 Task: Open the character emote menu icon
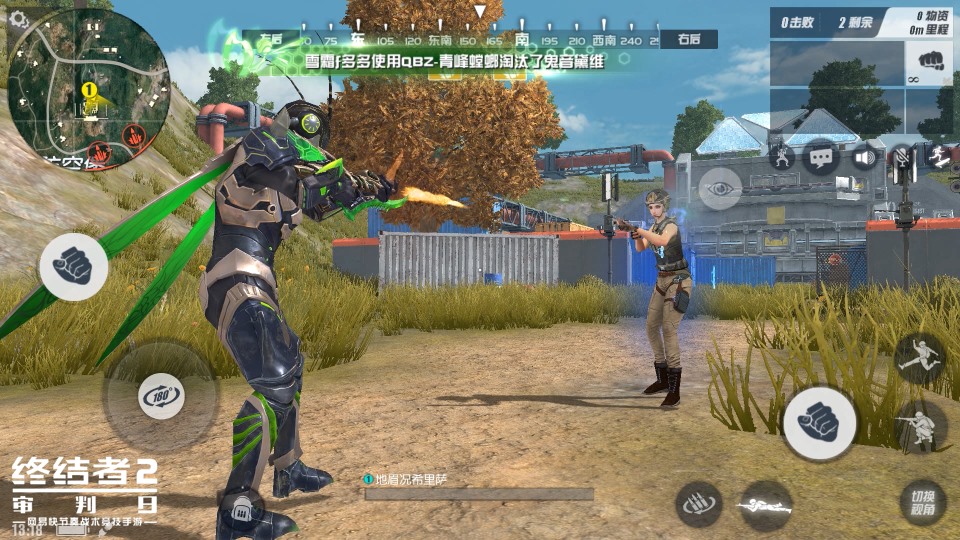[x=782, y=157]
